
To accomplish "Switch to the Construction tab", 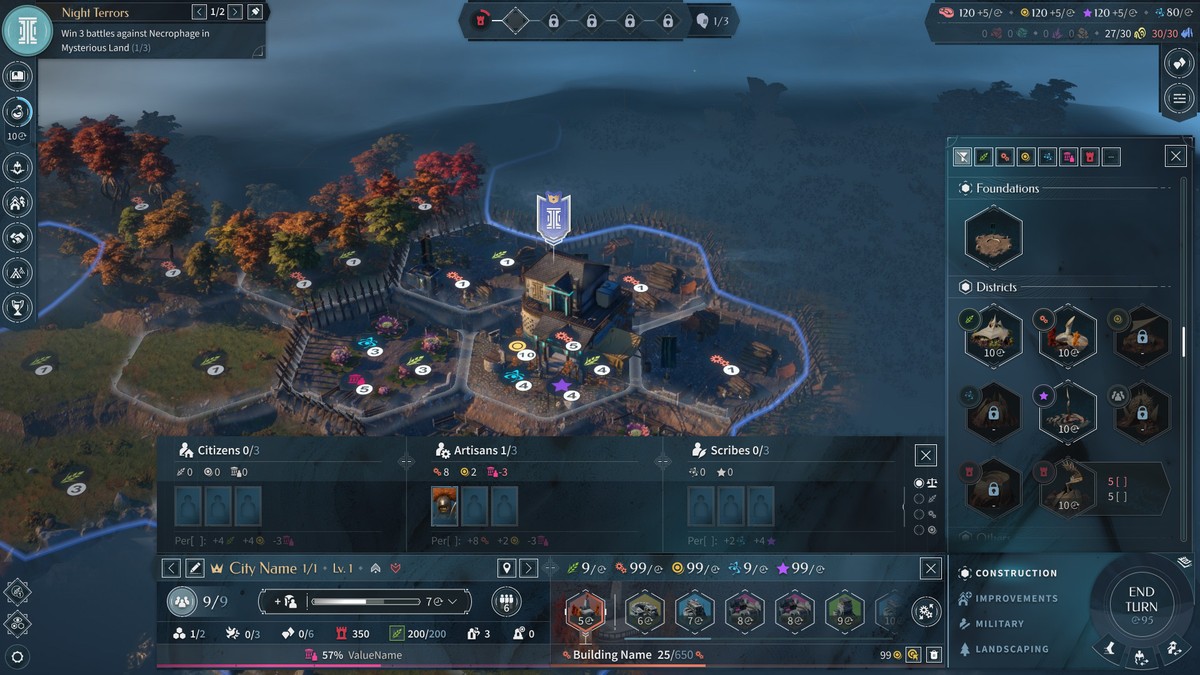I will click(1015, 573).
